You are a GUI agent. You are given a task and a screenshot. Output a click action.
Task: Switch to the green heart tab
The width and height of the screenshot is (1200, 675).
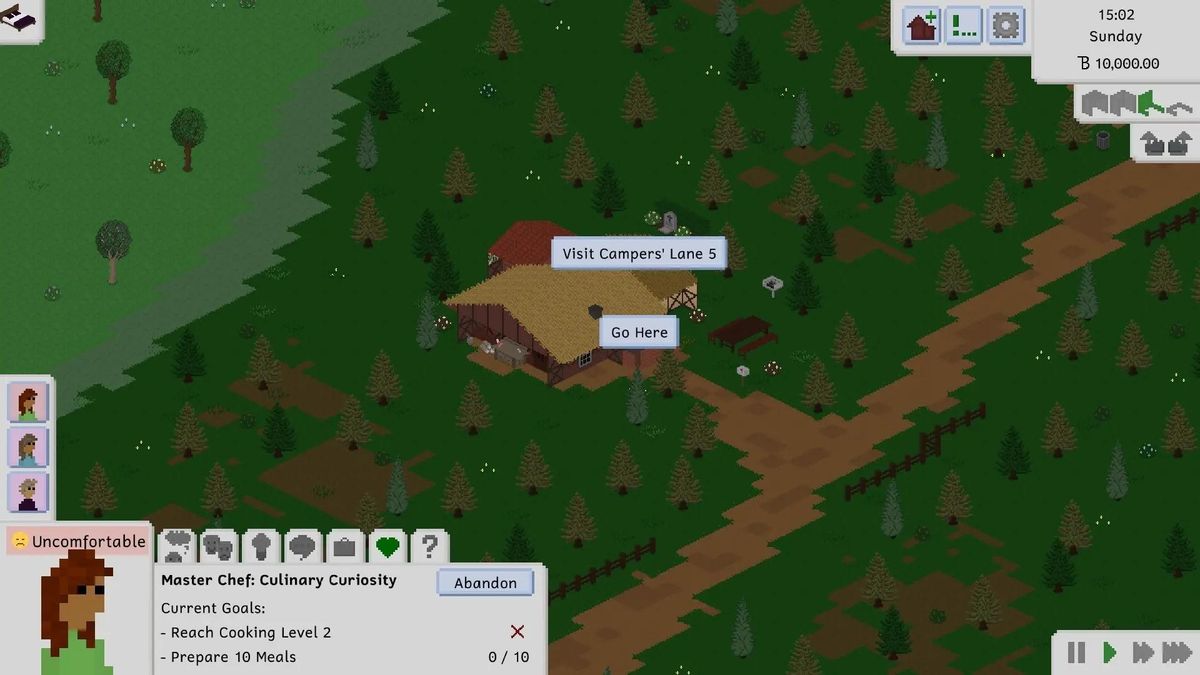(x=387, y=547)
